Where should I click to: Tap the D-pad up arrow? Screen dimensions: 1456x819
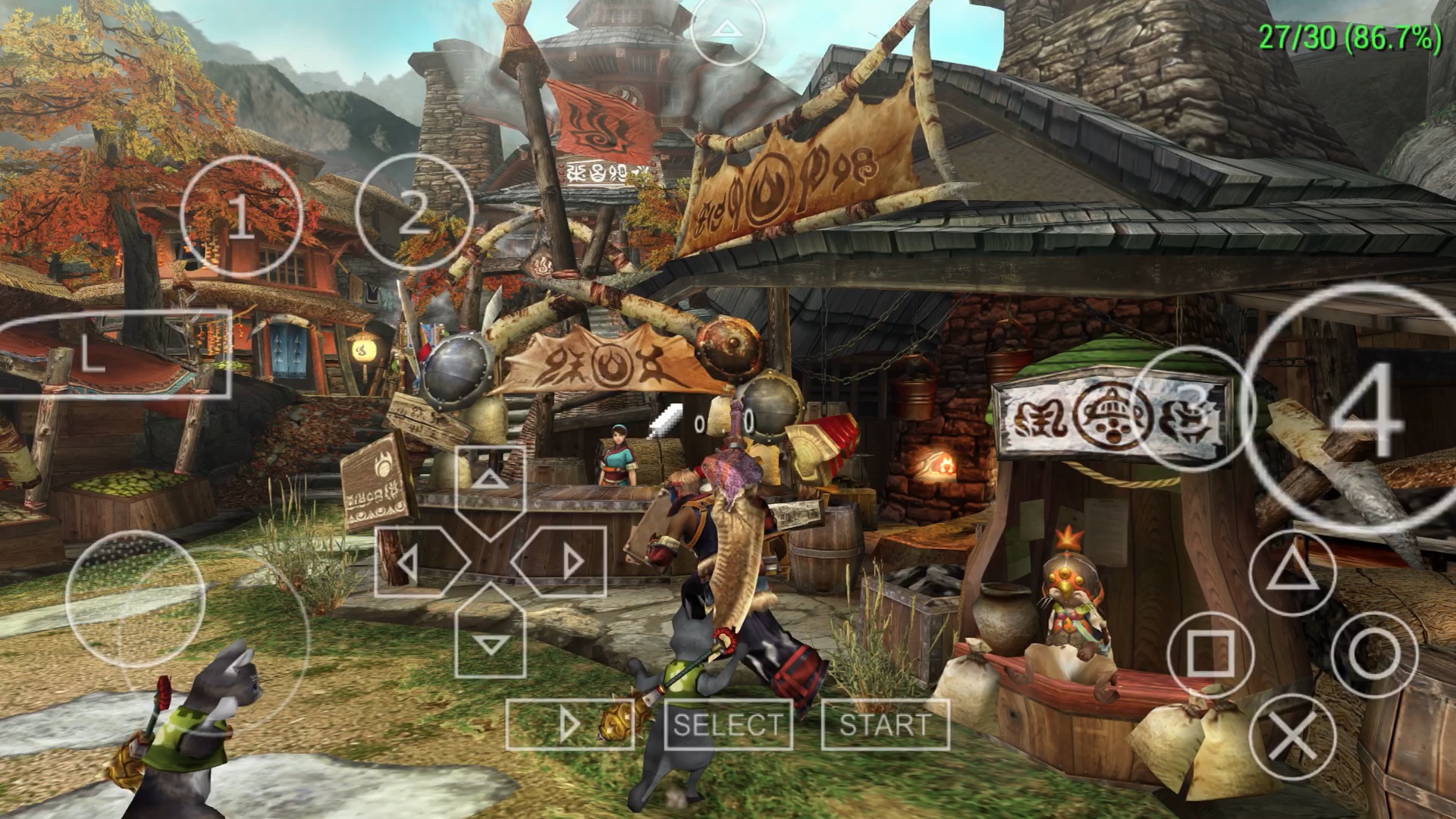(x=490, y=481)
